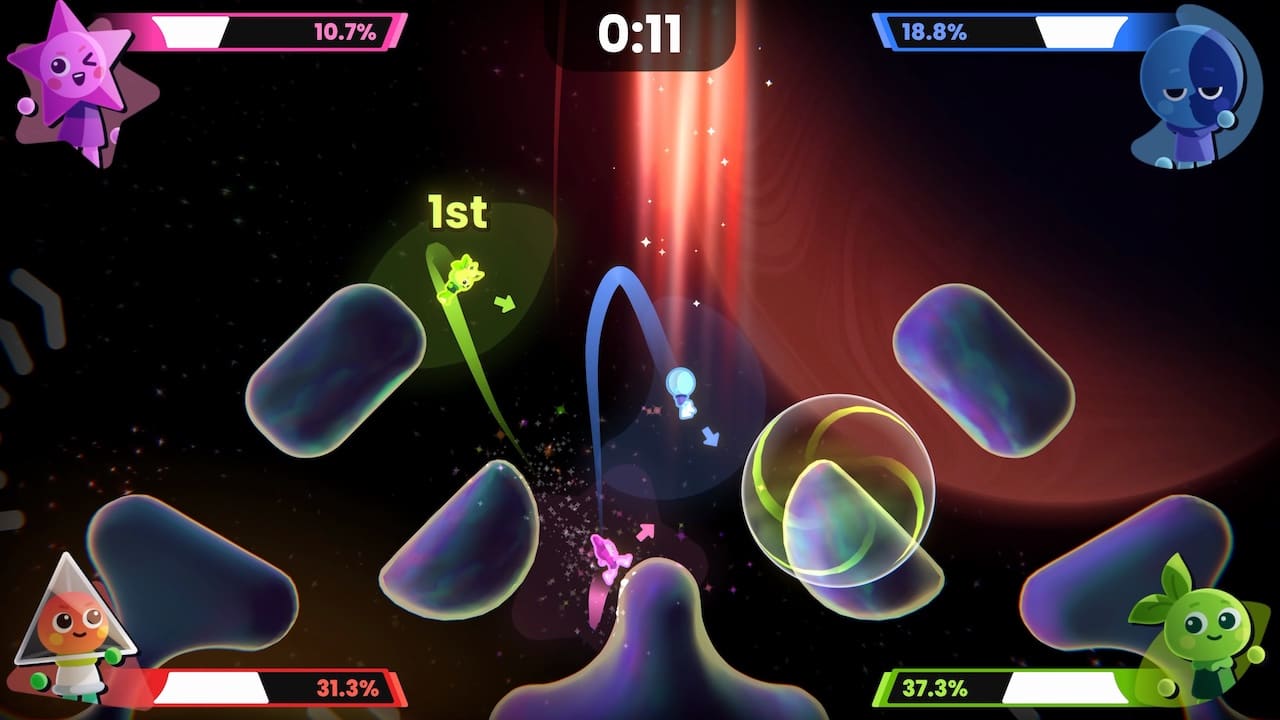Click the 37.3% green damage bar
Viewport: 1280px width, 720px height.
pos(1010,687)
